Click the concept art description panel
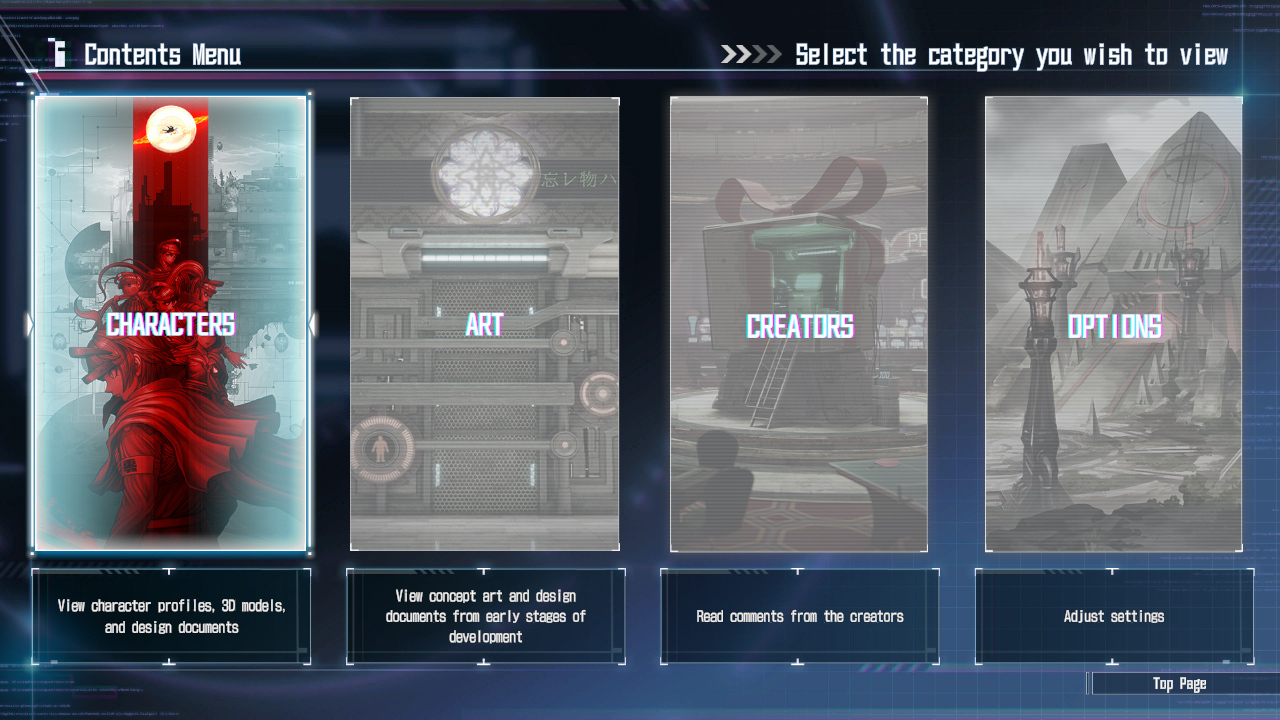 coord(485,614)
